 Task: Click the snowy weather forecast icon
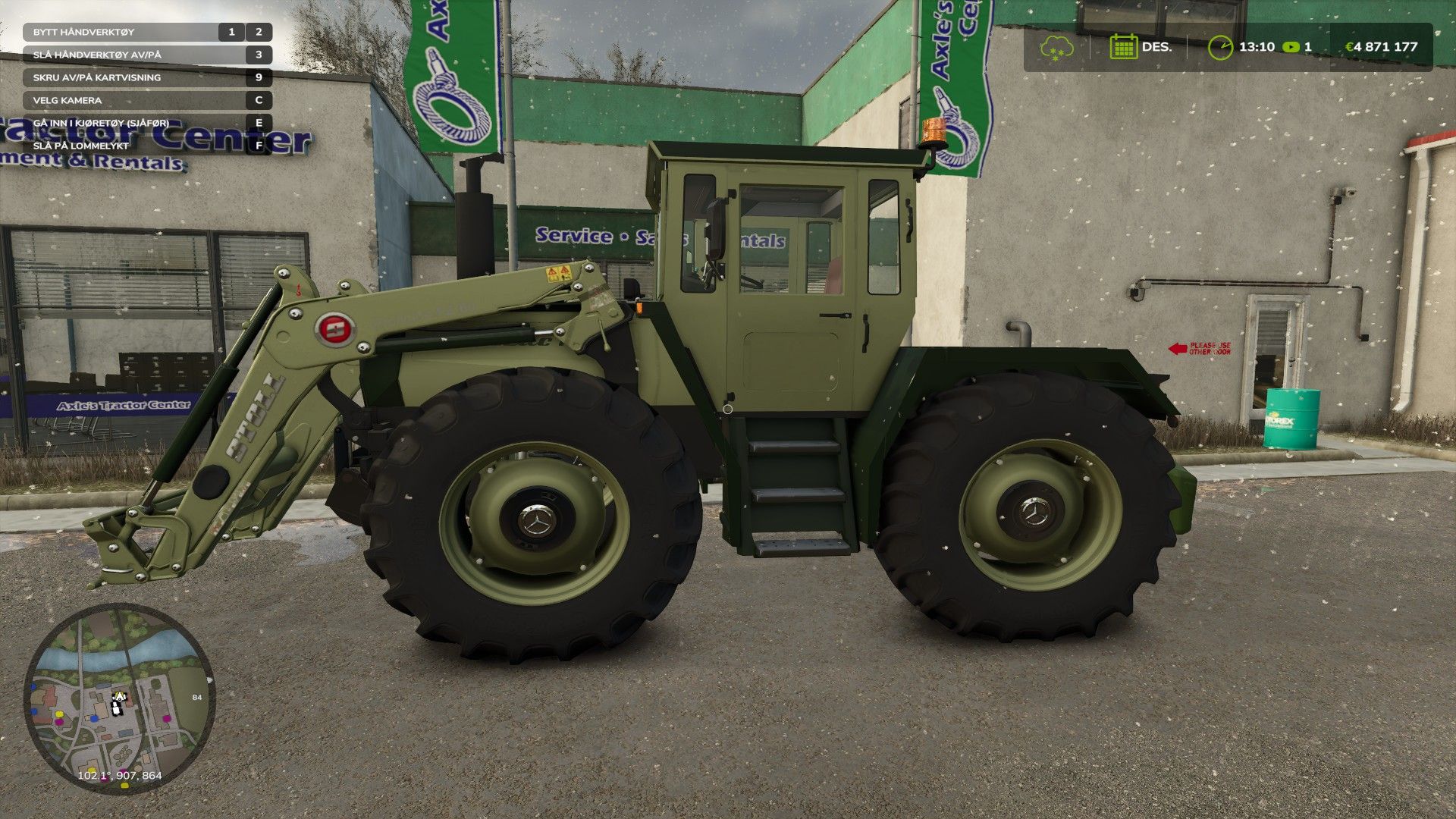pos(1056,47)
